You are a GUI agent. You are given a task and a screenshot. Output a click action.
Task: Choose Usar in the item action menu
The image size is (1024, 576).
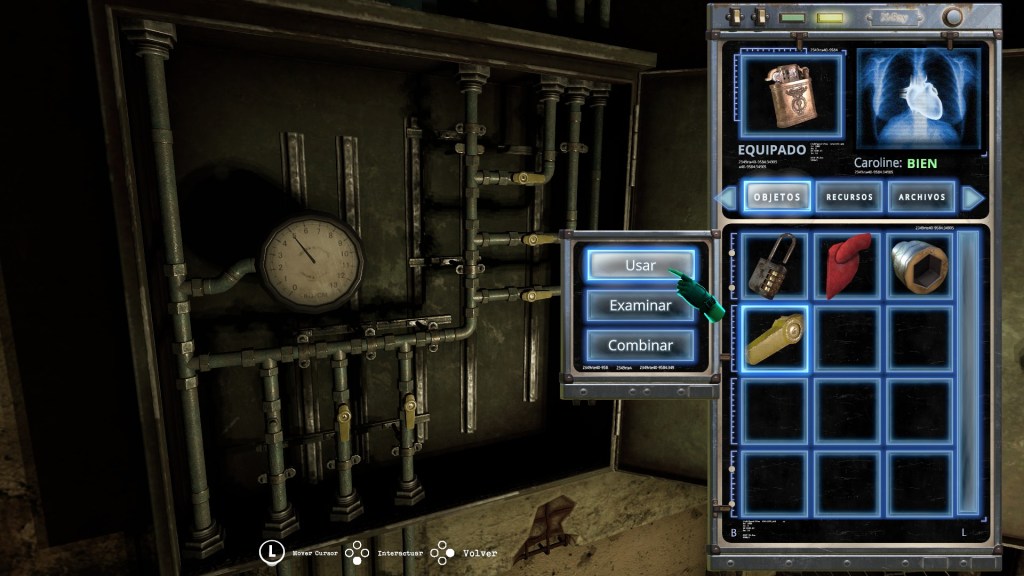tap(640, 265)
